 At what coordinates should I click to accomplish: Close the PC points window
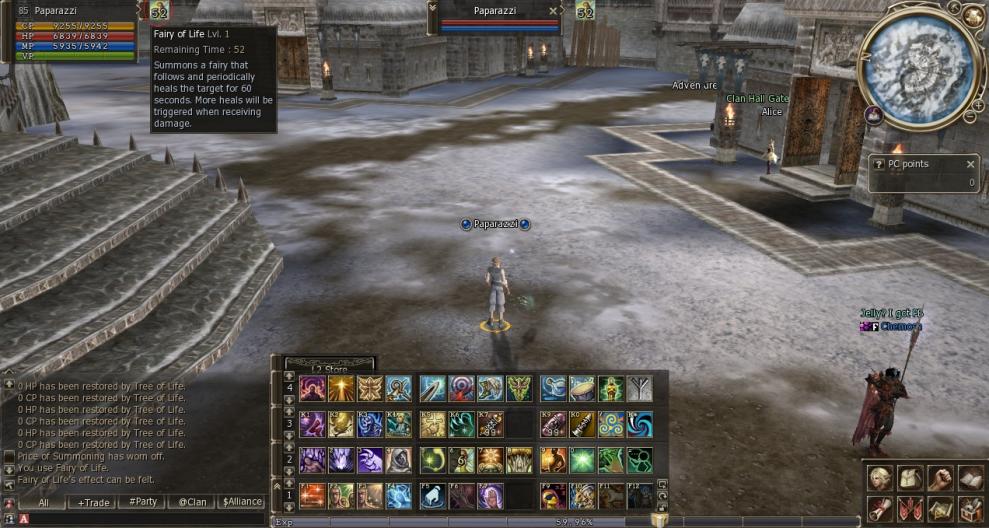tap(970, 164)
